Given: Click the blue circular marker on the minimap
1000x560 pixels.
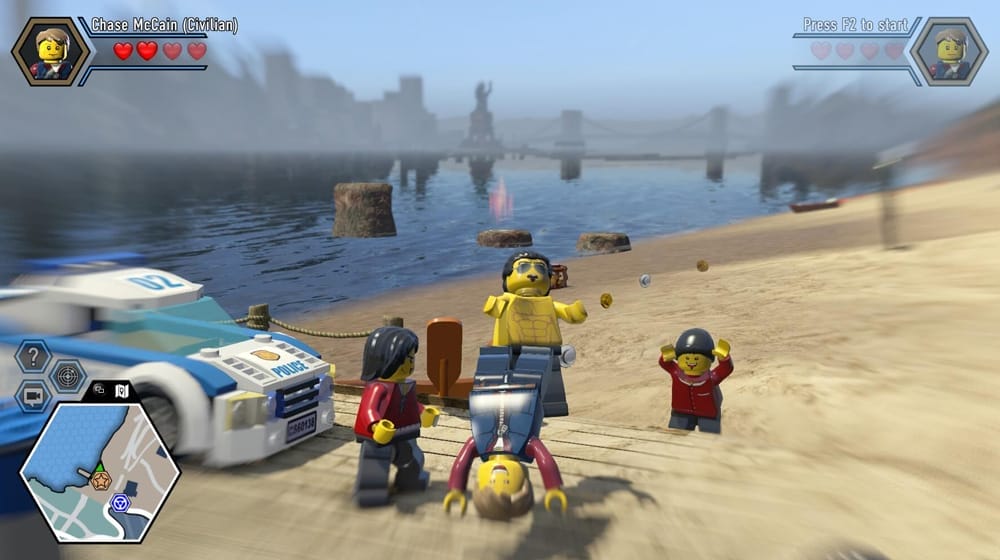Looking at the screenshot, I should point(122,502).
